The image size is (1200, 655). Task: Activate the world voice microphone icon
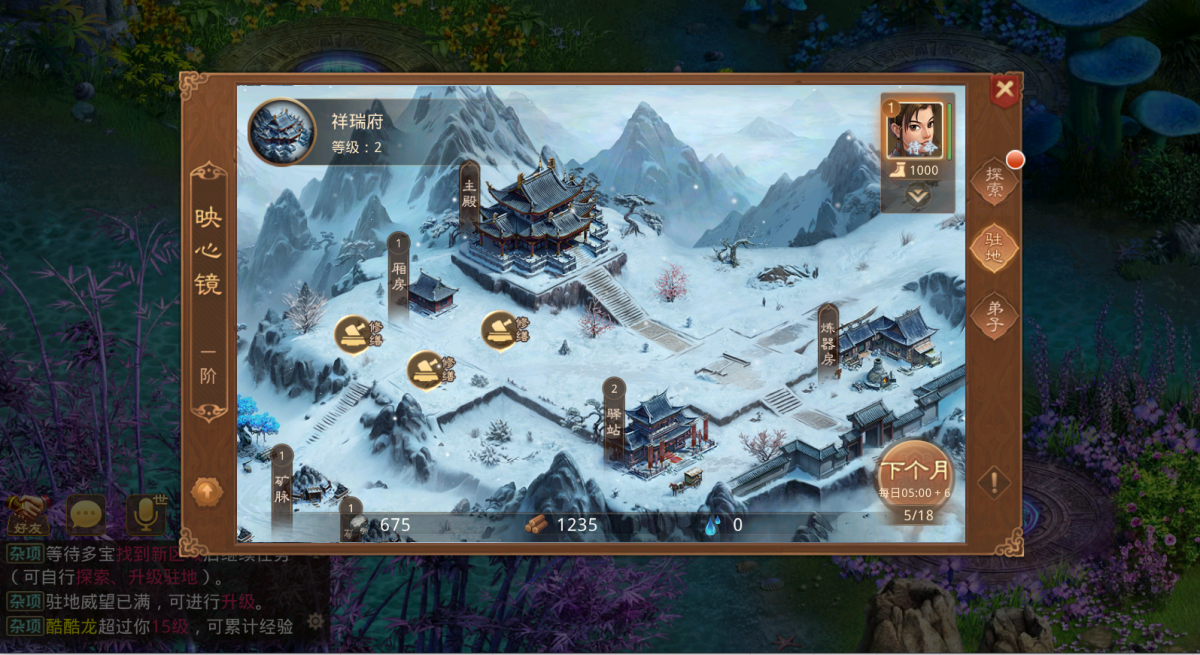tap(146, 514)
